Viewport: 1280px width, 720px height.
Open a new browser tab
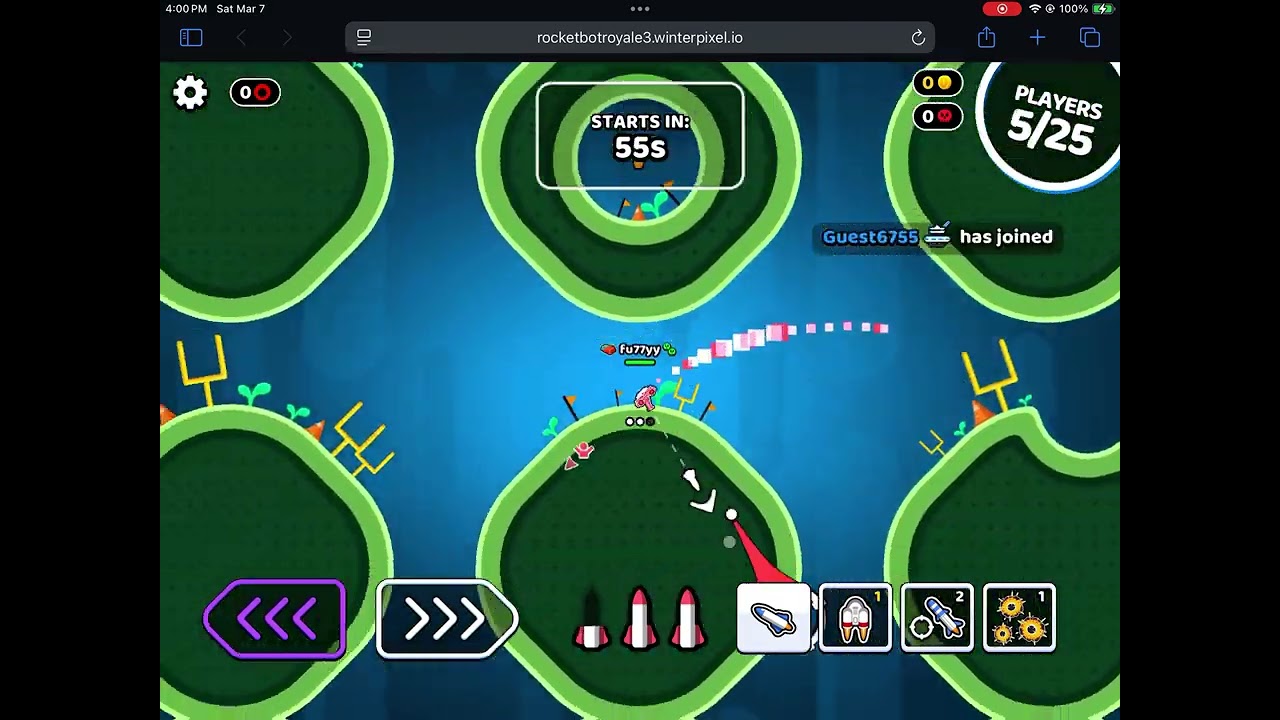1037,38
